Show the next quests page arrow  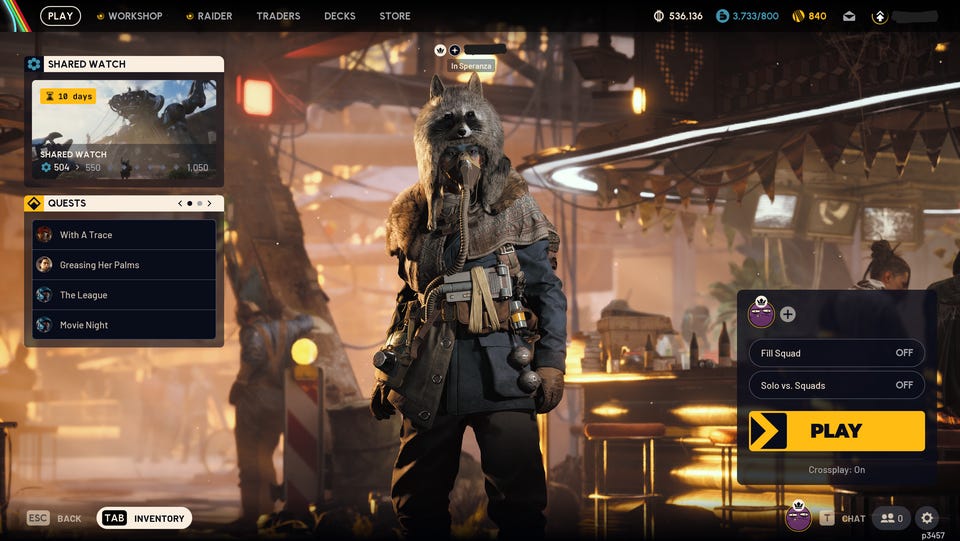209,203
